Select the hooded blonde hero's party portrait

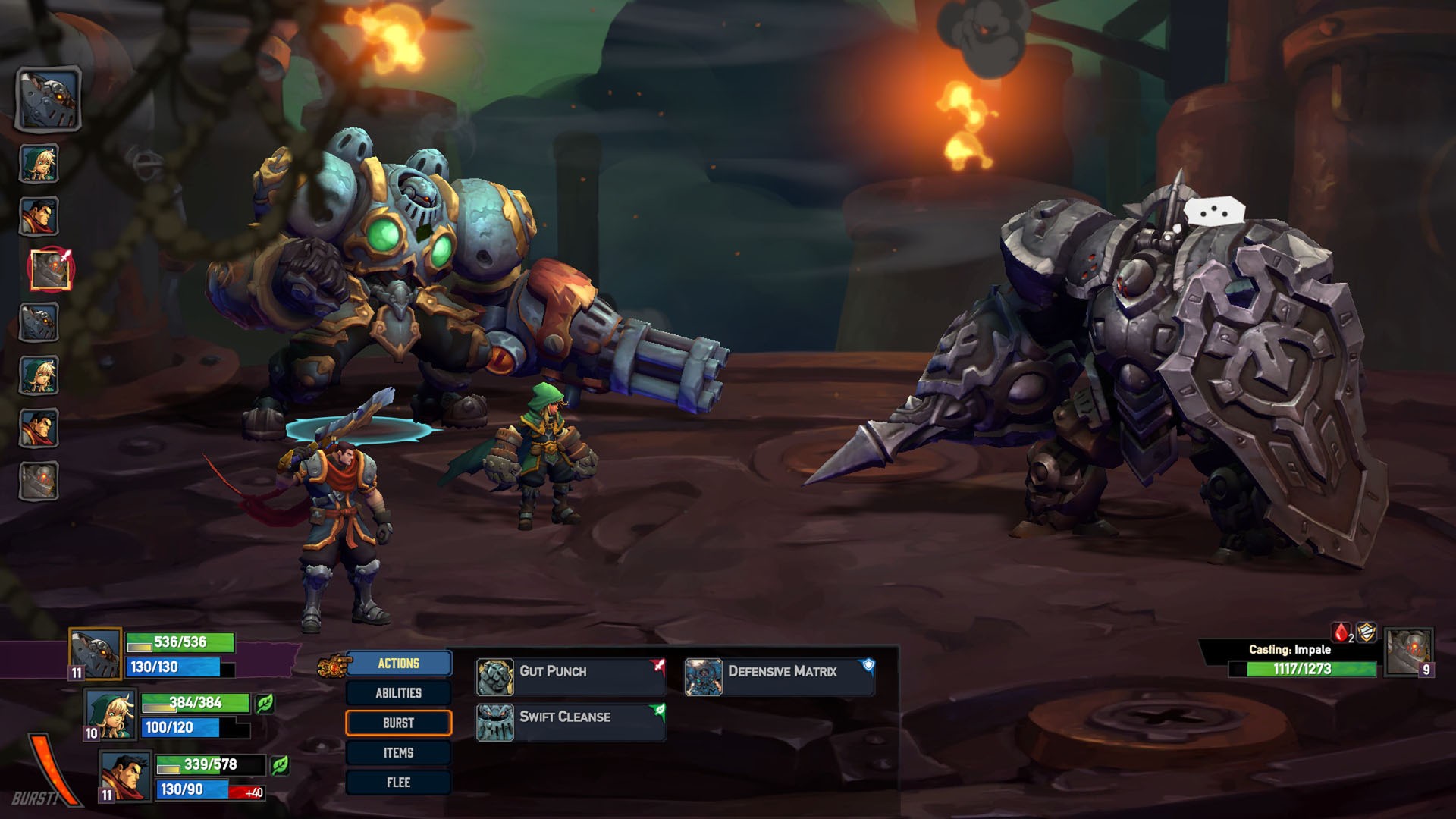[111, 714]
